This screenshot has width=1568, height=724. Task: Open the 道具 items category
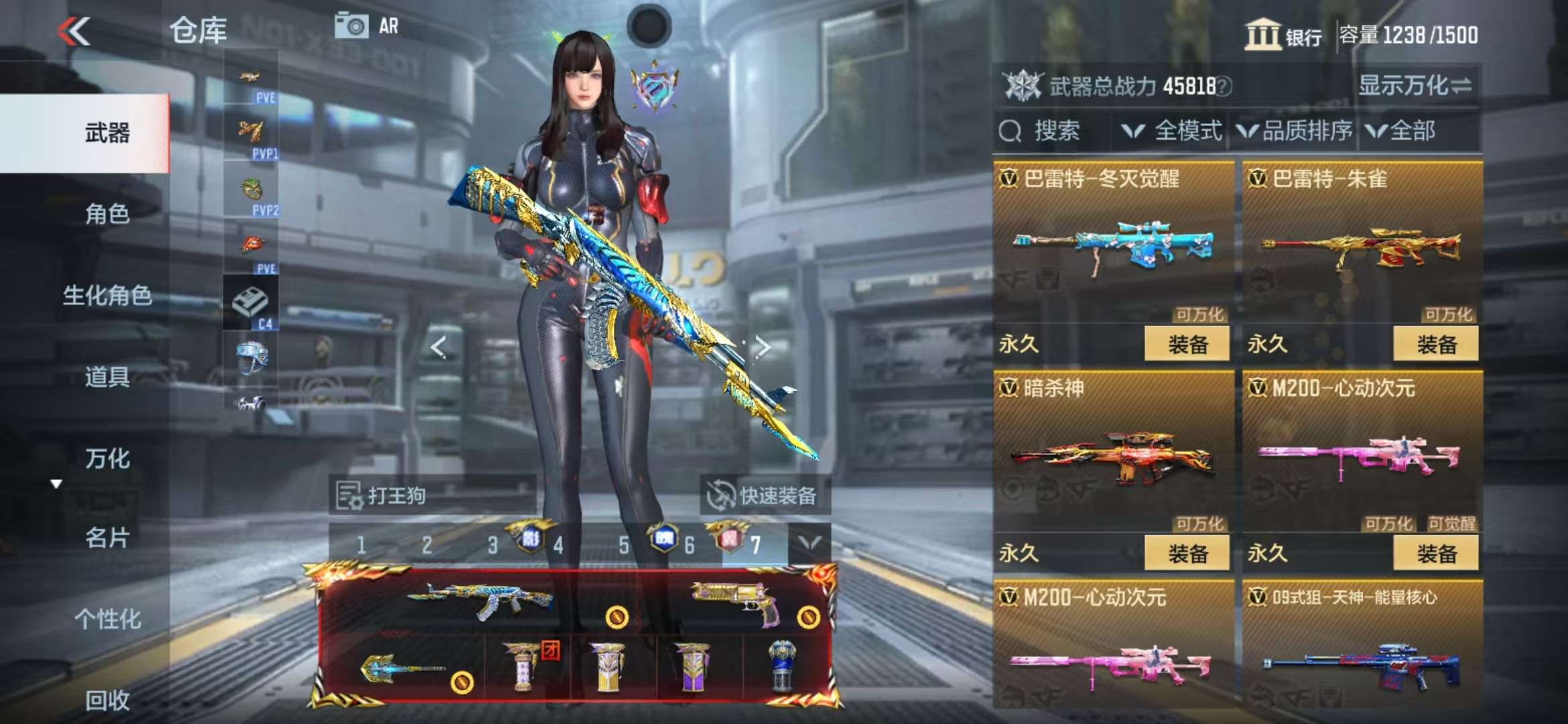[x=107, y=377]
